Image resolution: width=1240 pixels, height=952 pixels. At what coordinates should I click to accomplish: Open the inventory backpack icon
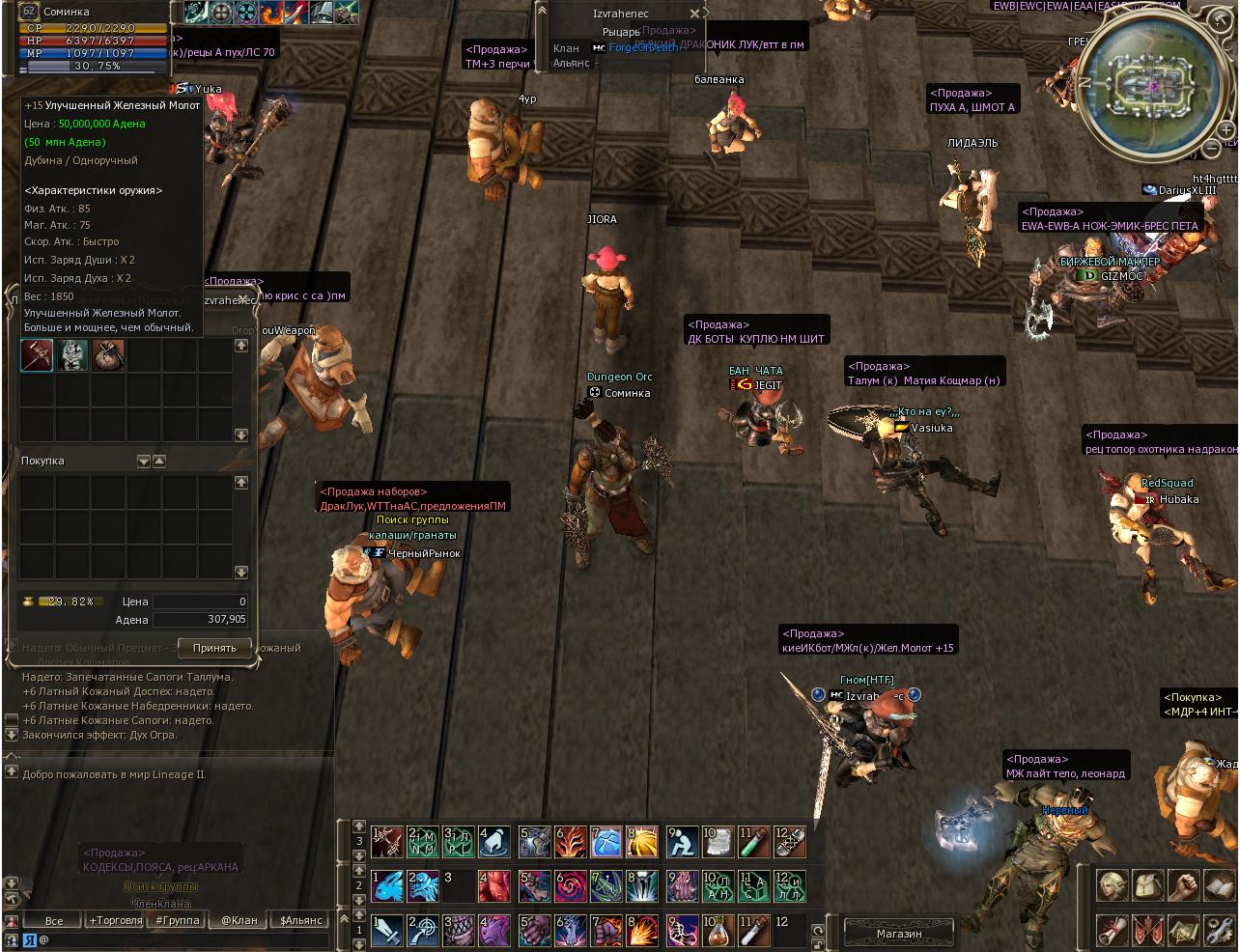1148,885
